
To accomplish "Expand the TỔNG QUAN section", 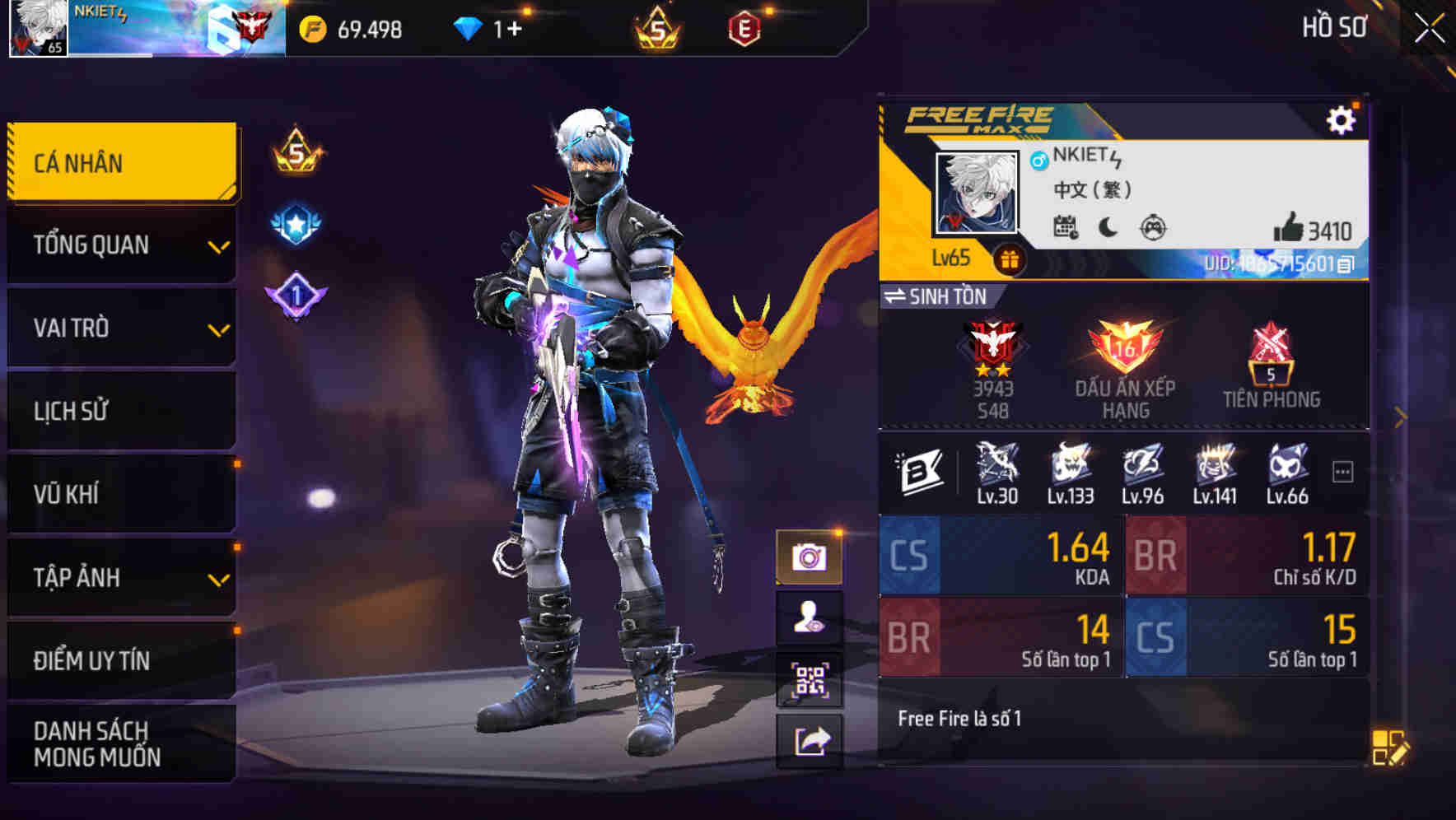I will click(x=119, y=245).
